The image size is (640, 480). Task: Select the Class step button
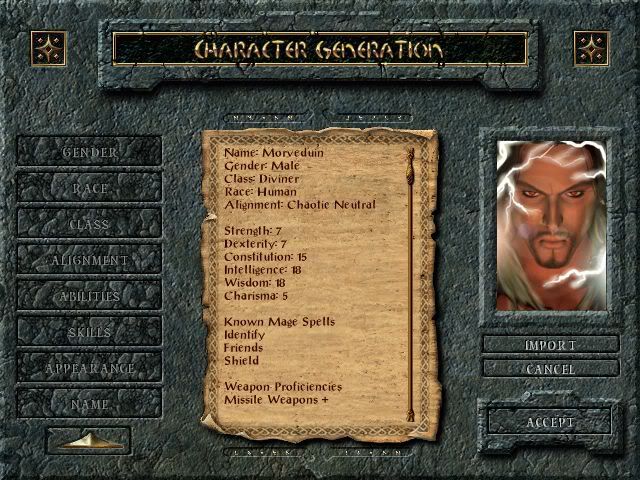pyautogui.click(x=89, y=224)
